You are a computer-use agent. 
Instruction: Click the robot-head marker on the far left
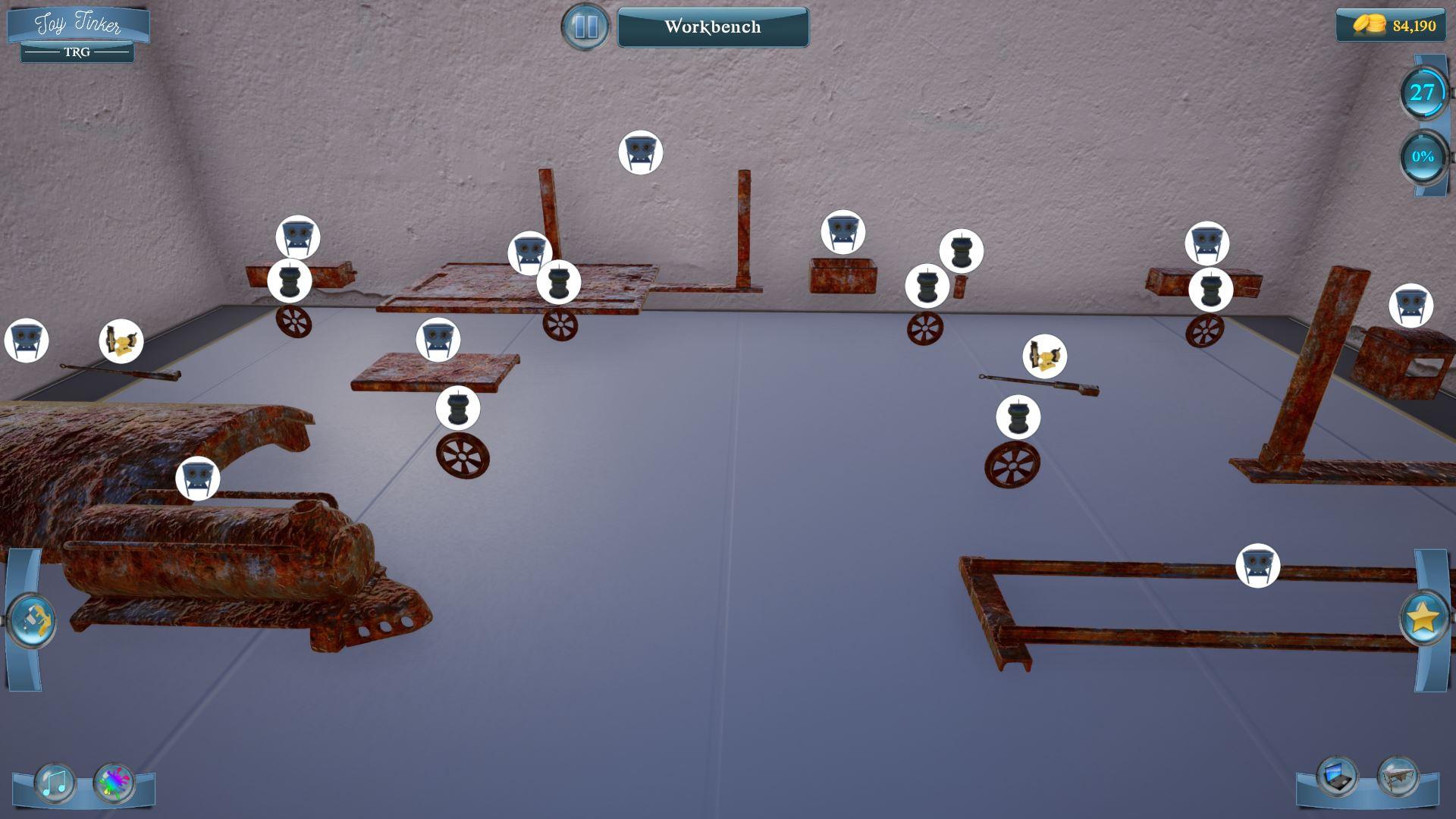(x=25, y=340)
